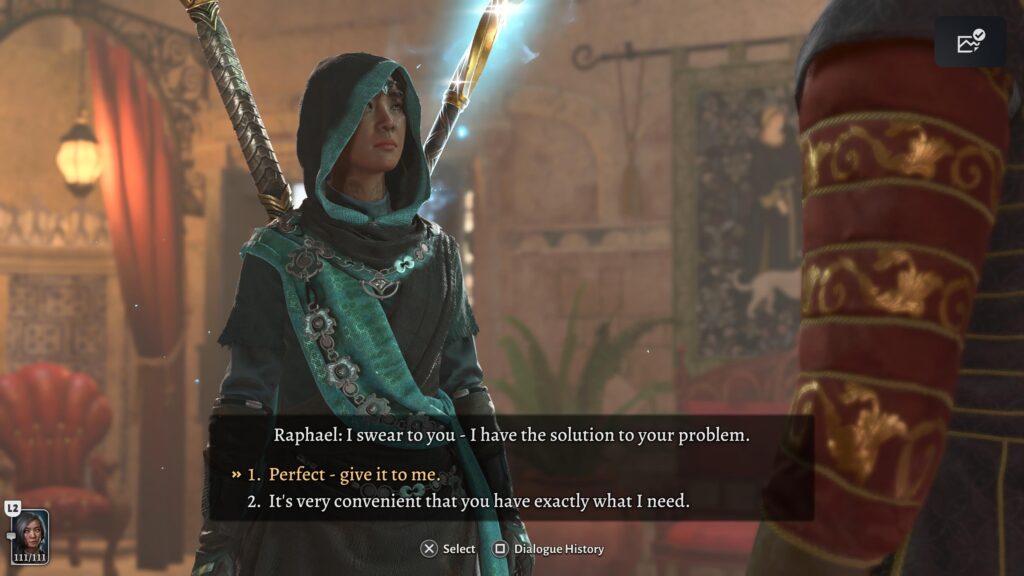Select "It's very convenient that you have exactly what I need."
Image resolution: width=1024 pixels, height=576 pixels.
point(479,502)
